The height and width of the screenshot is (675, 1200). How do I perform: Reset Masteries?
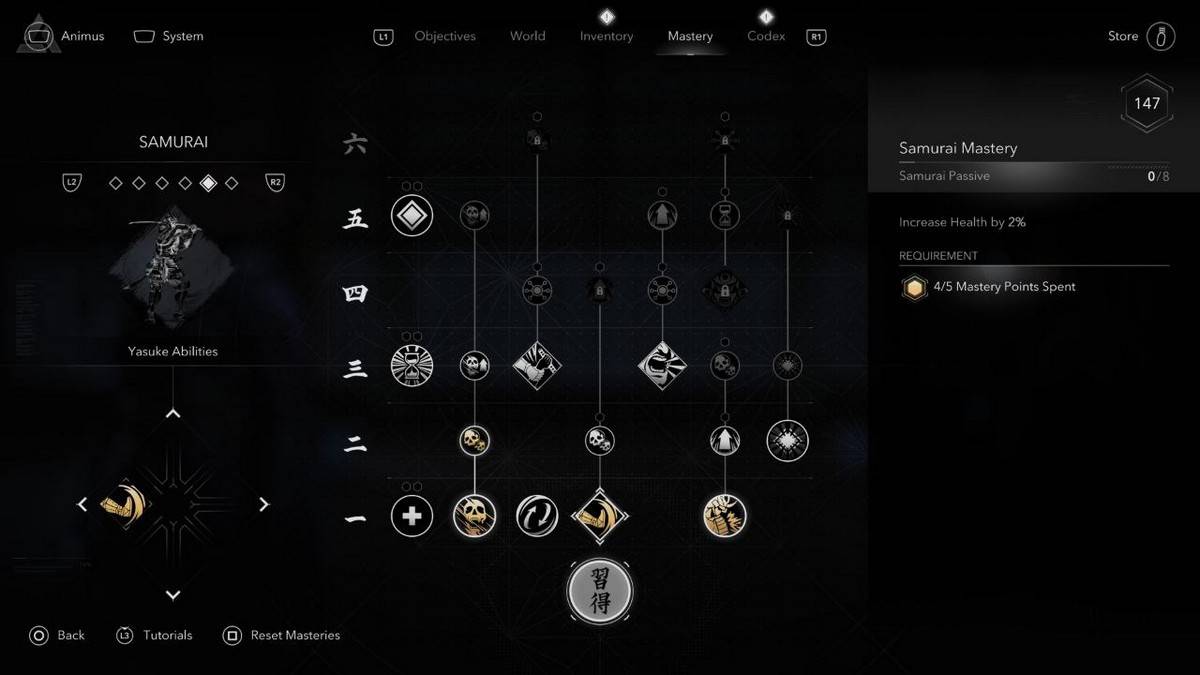282,635
